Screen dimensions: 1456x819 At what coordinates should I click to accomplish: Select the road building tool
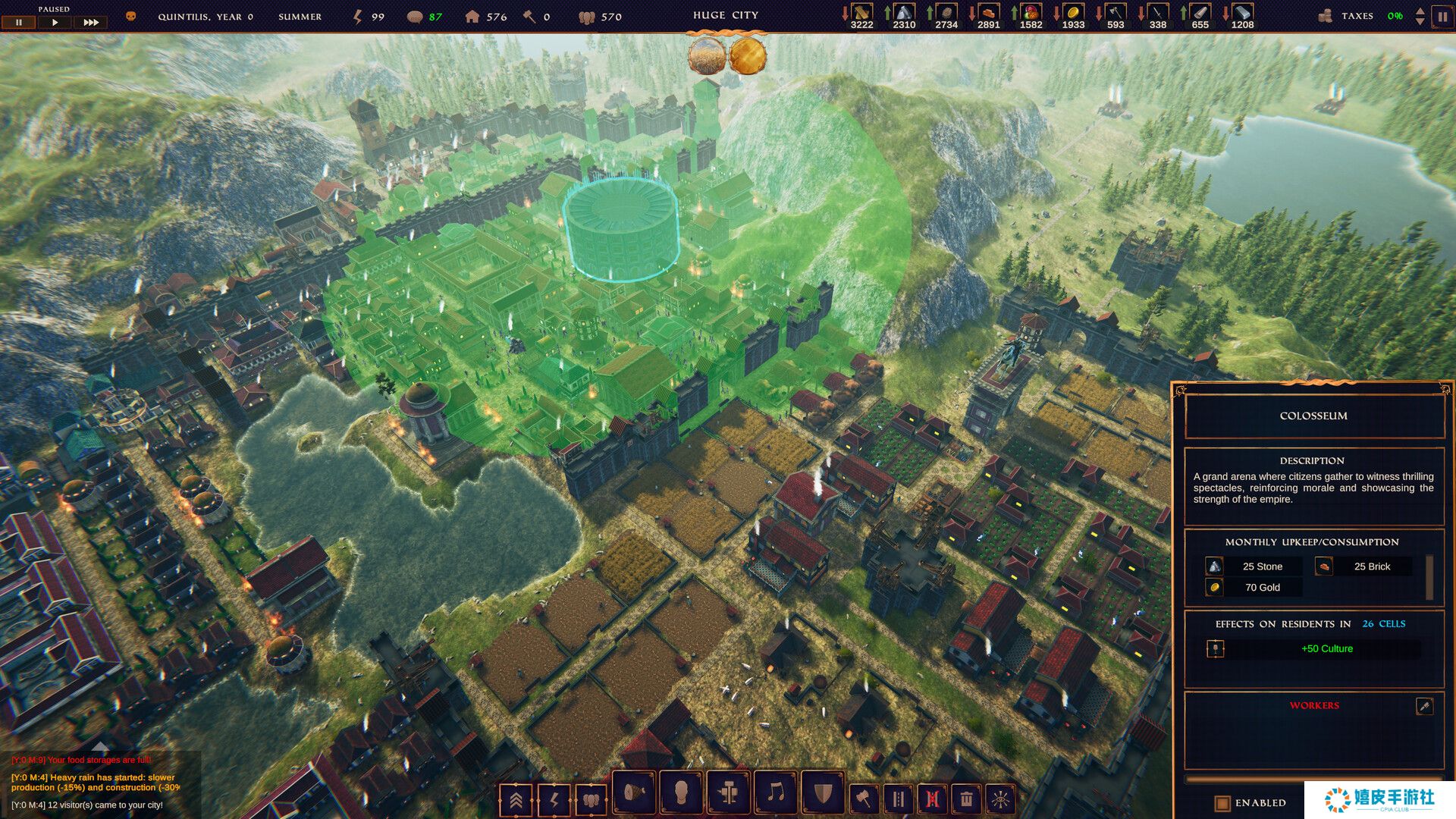click(899, 799)
